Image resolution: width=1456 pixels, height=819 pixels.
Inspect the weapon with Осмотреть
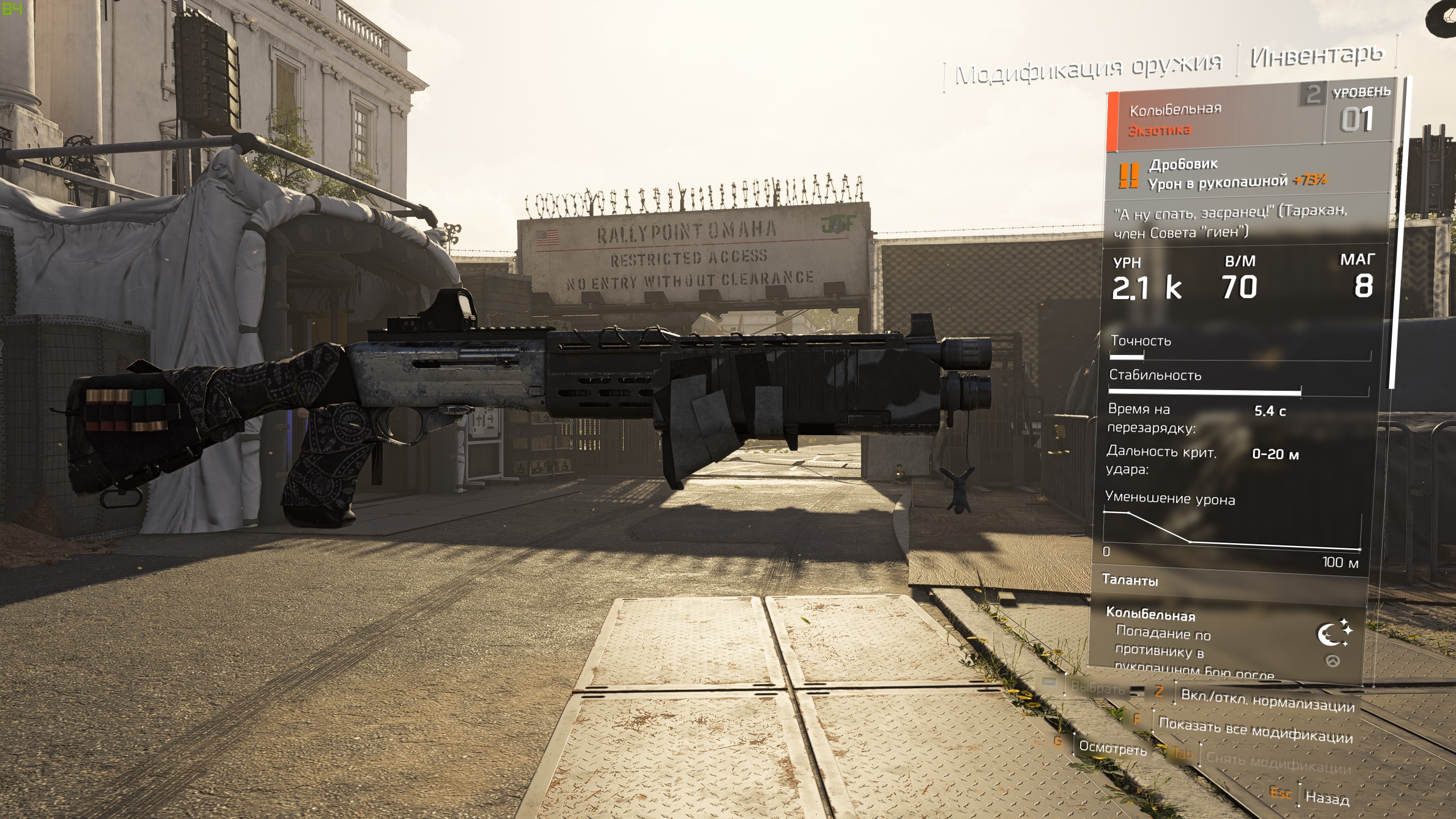1112,748
